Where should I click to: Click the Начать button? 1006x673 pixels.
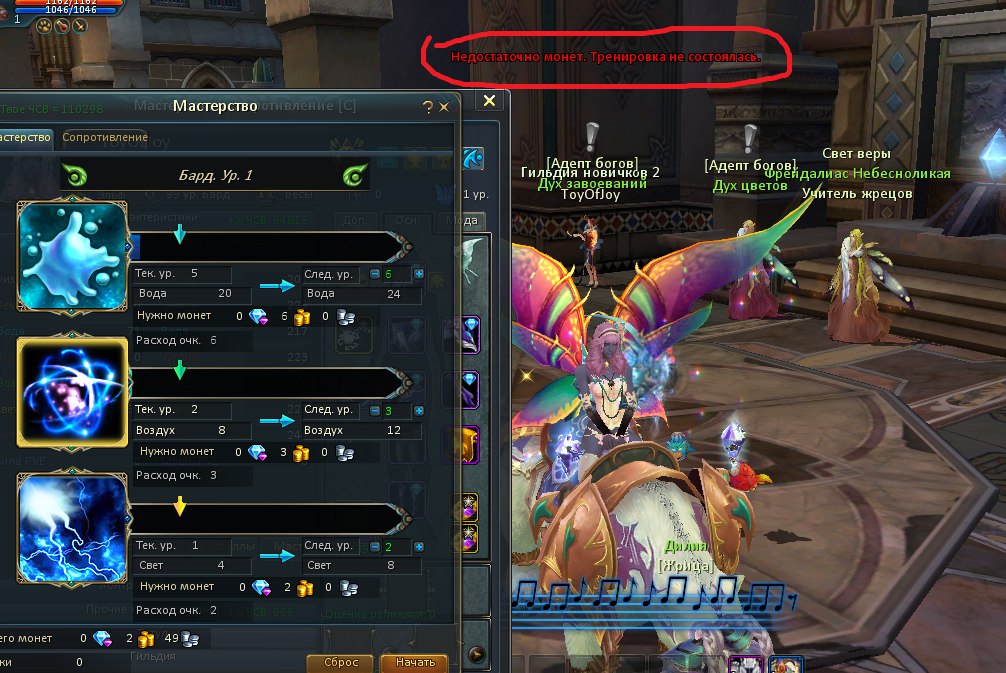point(414,662)
